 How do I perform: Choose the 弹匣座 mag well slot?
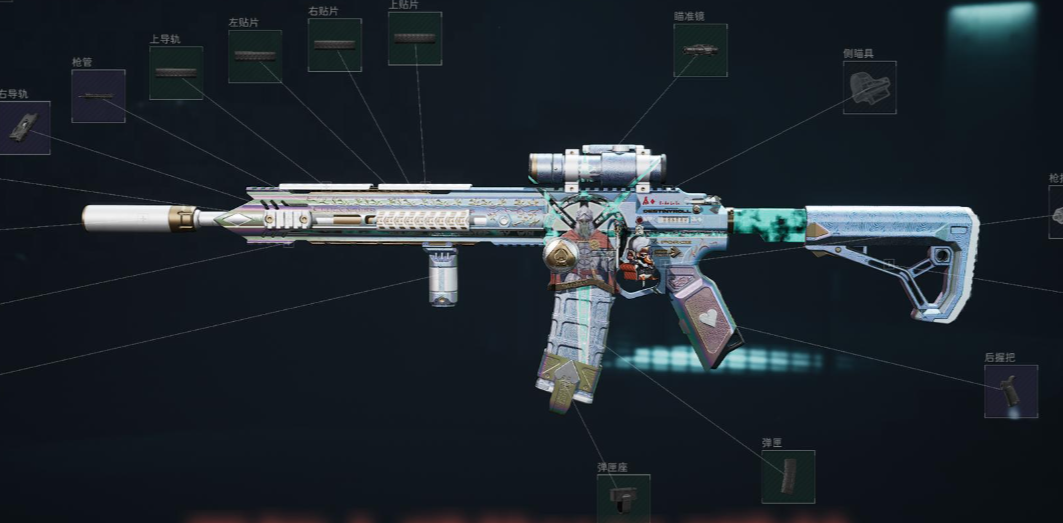[623, 497]
